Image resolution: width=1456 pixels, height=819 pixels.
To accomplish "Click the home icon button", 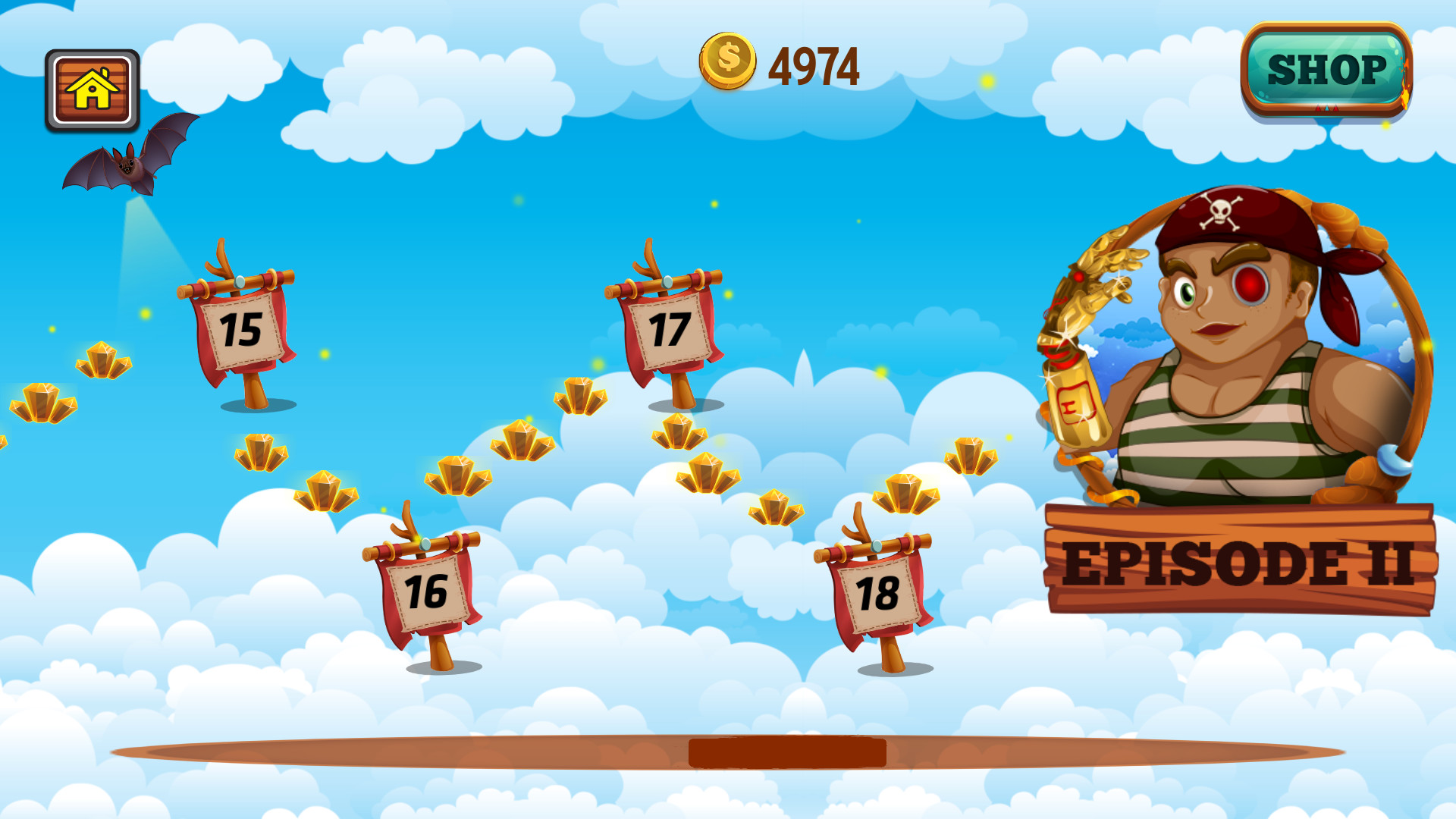I will (x=93, y=88).
